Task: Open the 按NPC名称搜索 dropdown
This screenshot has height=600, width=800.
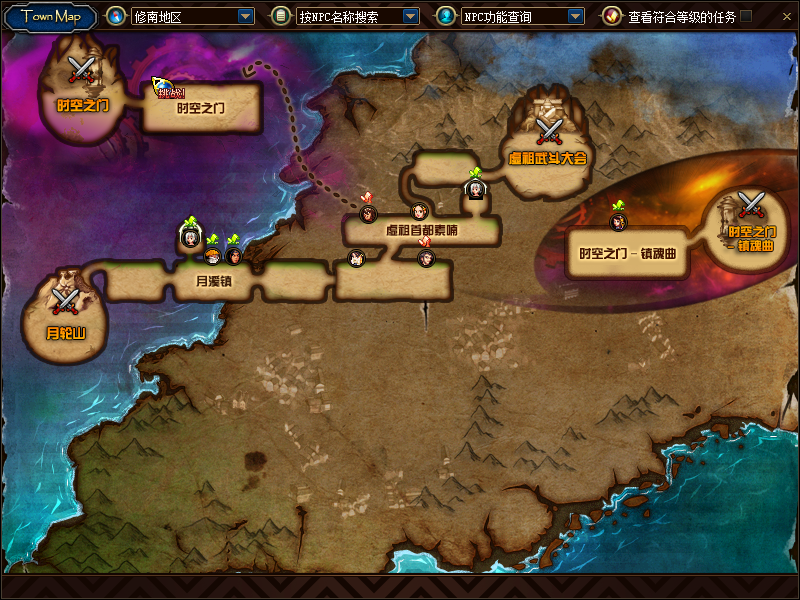Action: coord(410,16)
